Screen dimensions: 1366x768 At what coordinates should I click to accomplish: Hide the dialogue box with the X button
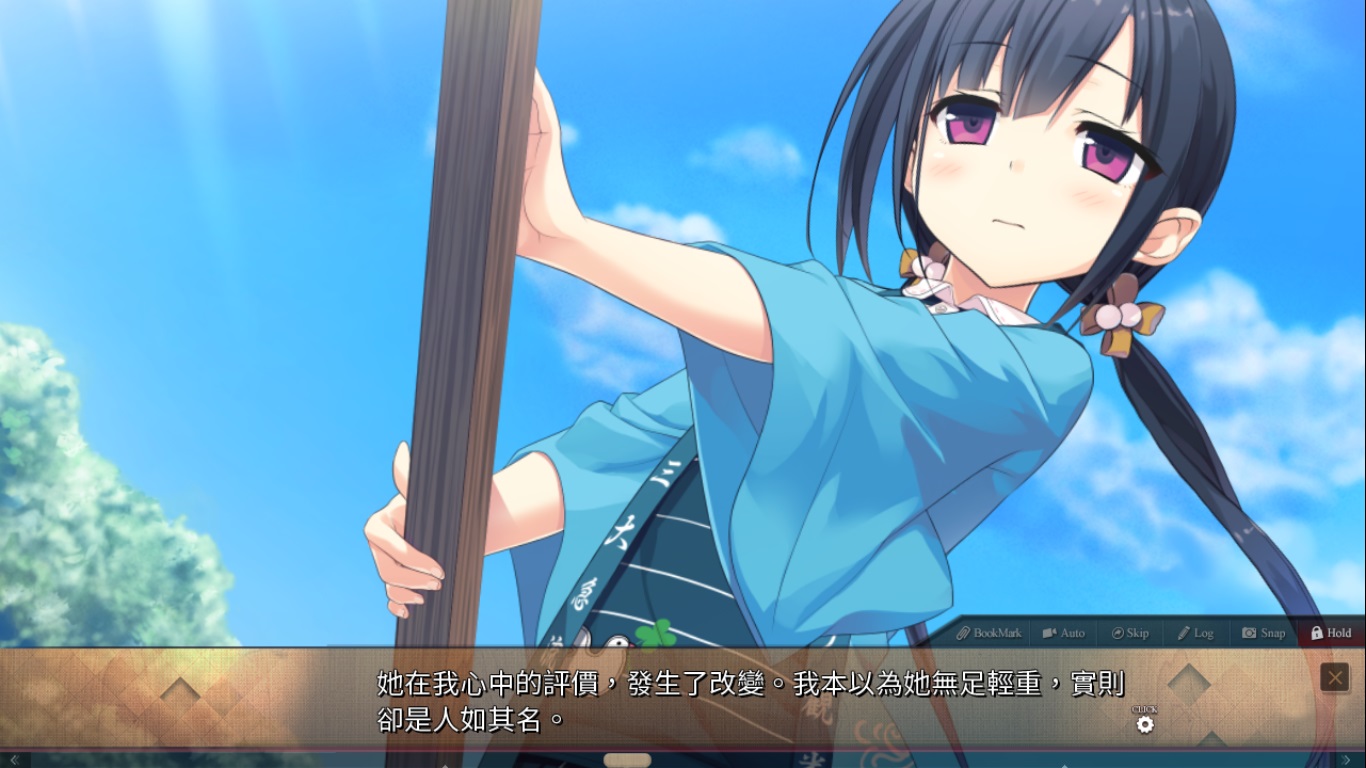(x=1336, y=677)
